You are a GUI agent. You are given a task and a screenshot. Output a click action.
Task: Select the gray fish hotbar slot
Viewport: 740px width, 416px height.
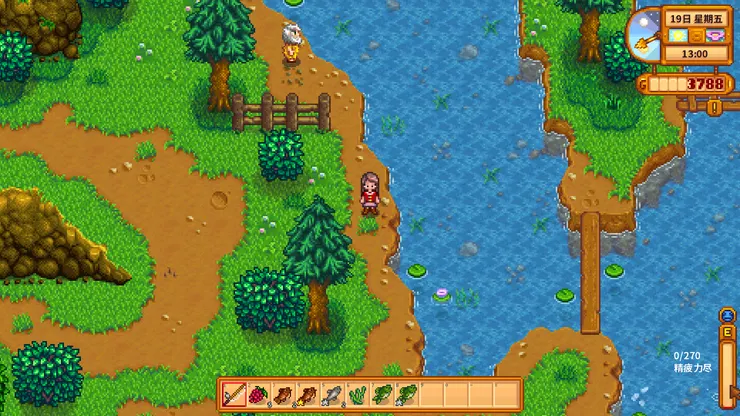(332, 394)
